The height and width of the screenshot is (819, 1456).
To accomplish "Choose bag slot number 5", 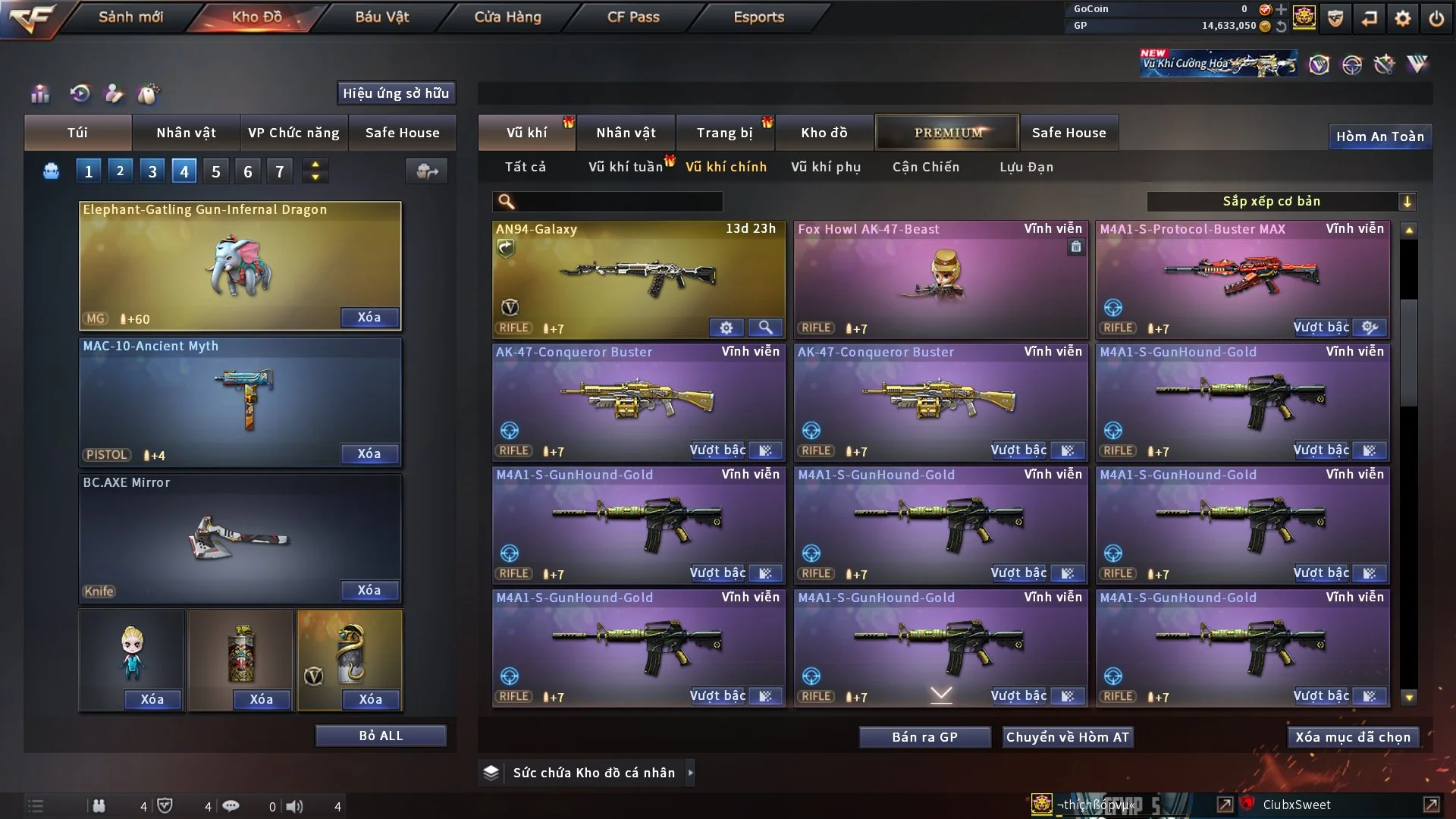I will pyautogui.click(x=216, y=171).
